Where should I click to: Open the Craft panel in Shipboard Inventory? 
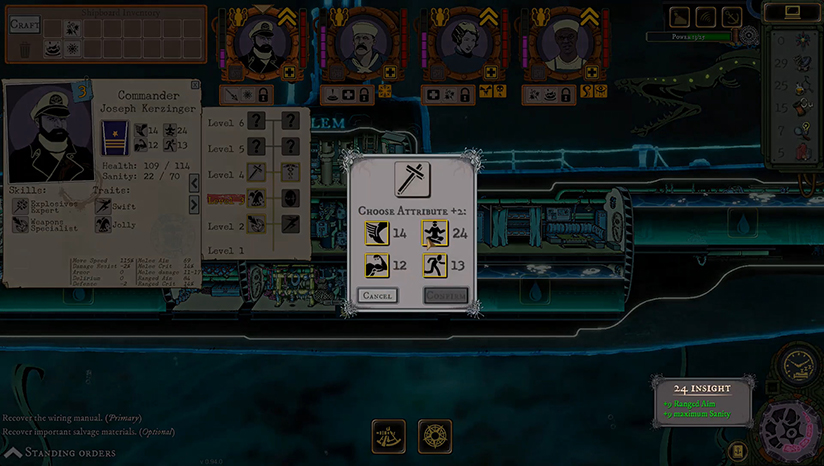coord(24,24)
